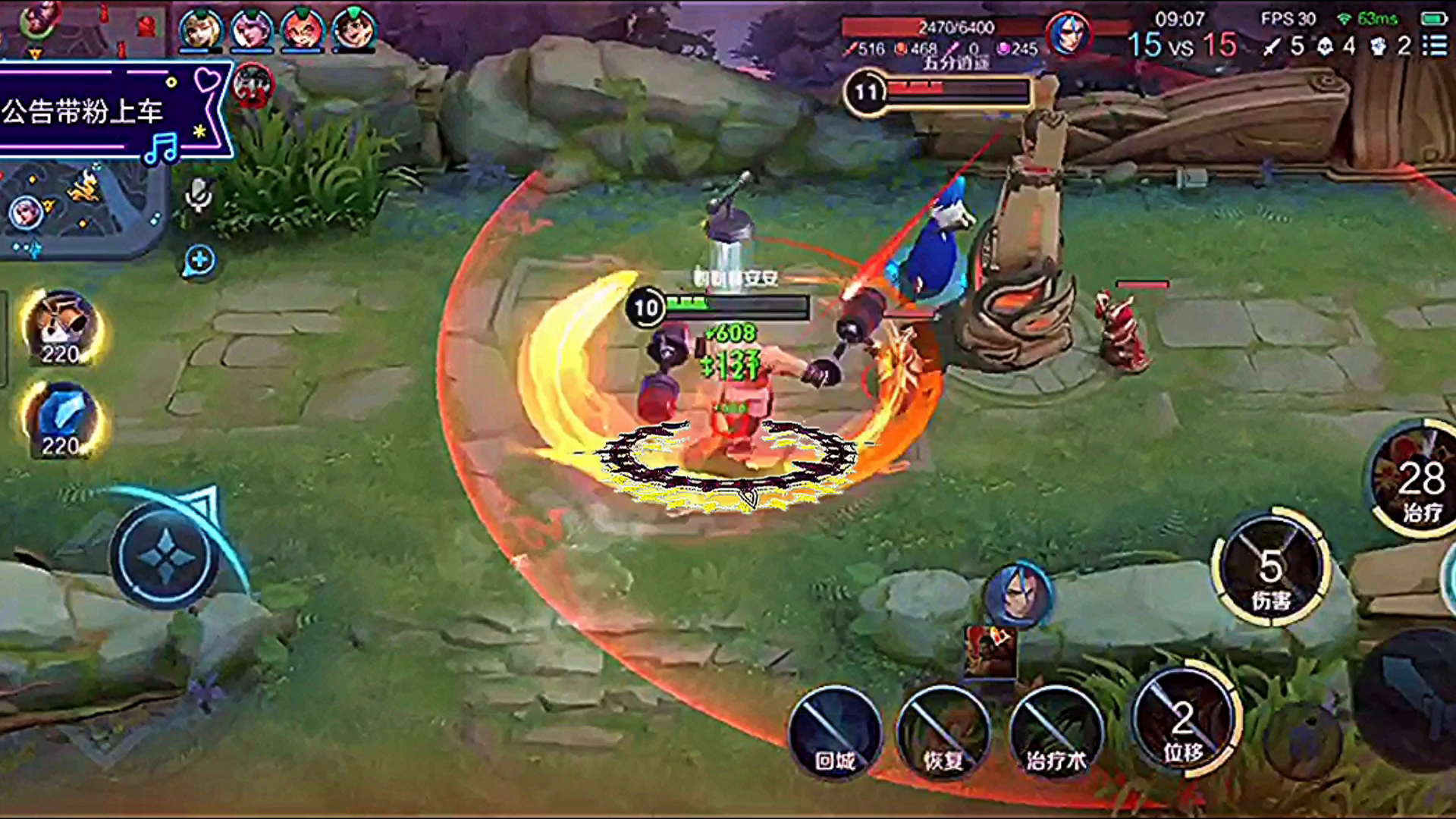Select the pink-haired teammate portrait
This screenshot has height=819, width=1456.
[x=251, y=29]
